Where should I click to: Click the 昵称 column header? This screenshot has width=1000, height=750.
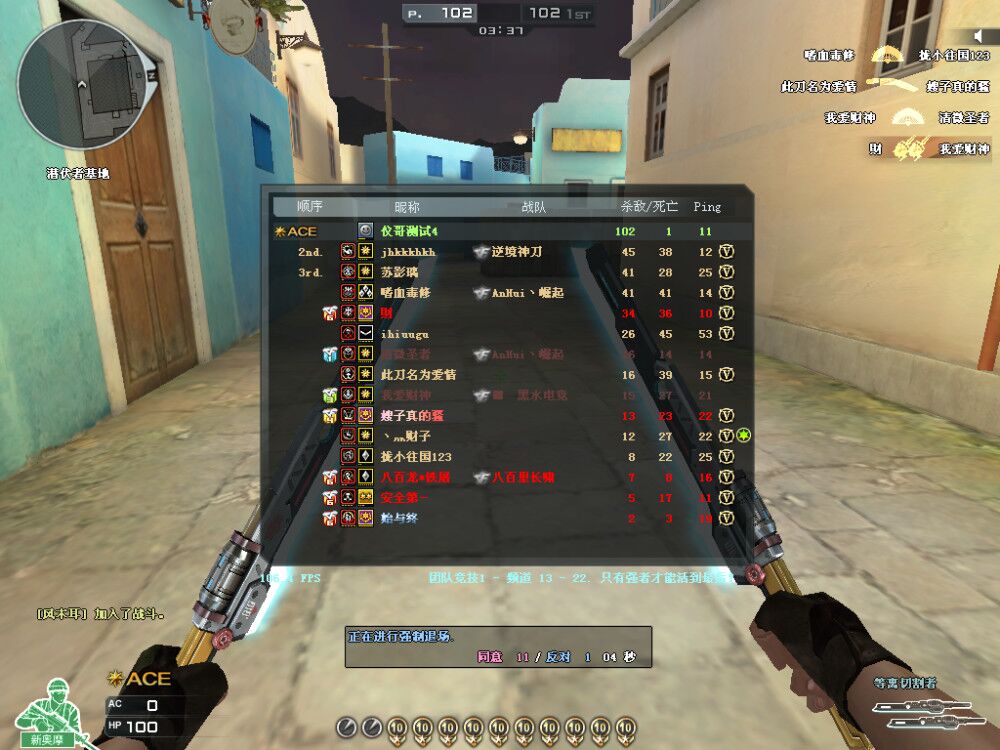coord(407,207)
